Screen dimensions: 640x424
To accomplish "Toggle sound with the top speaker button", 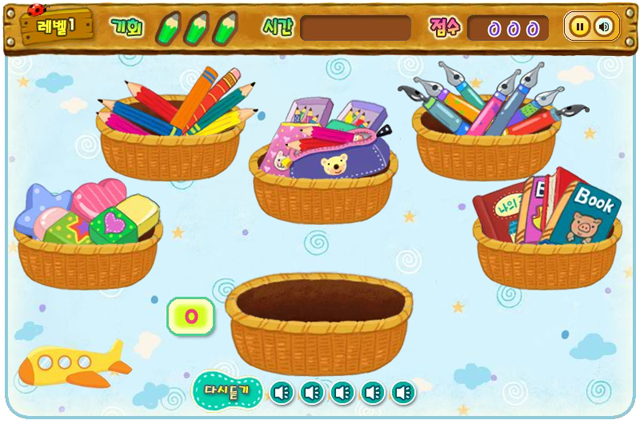I will (x=603, y=27).
